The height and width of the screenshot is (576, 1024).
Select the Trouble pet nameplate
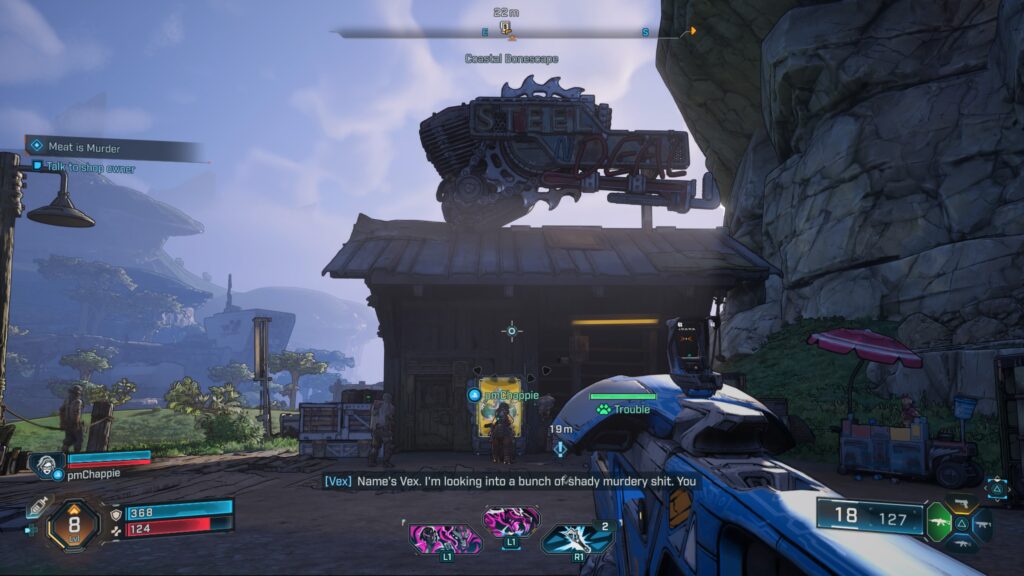pyautogui.click(x=624, y=408)
